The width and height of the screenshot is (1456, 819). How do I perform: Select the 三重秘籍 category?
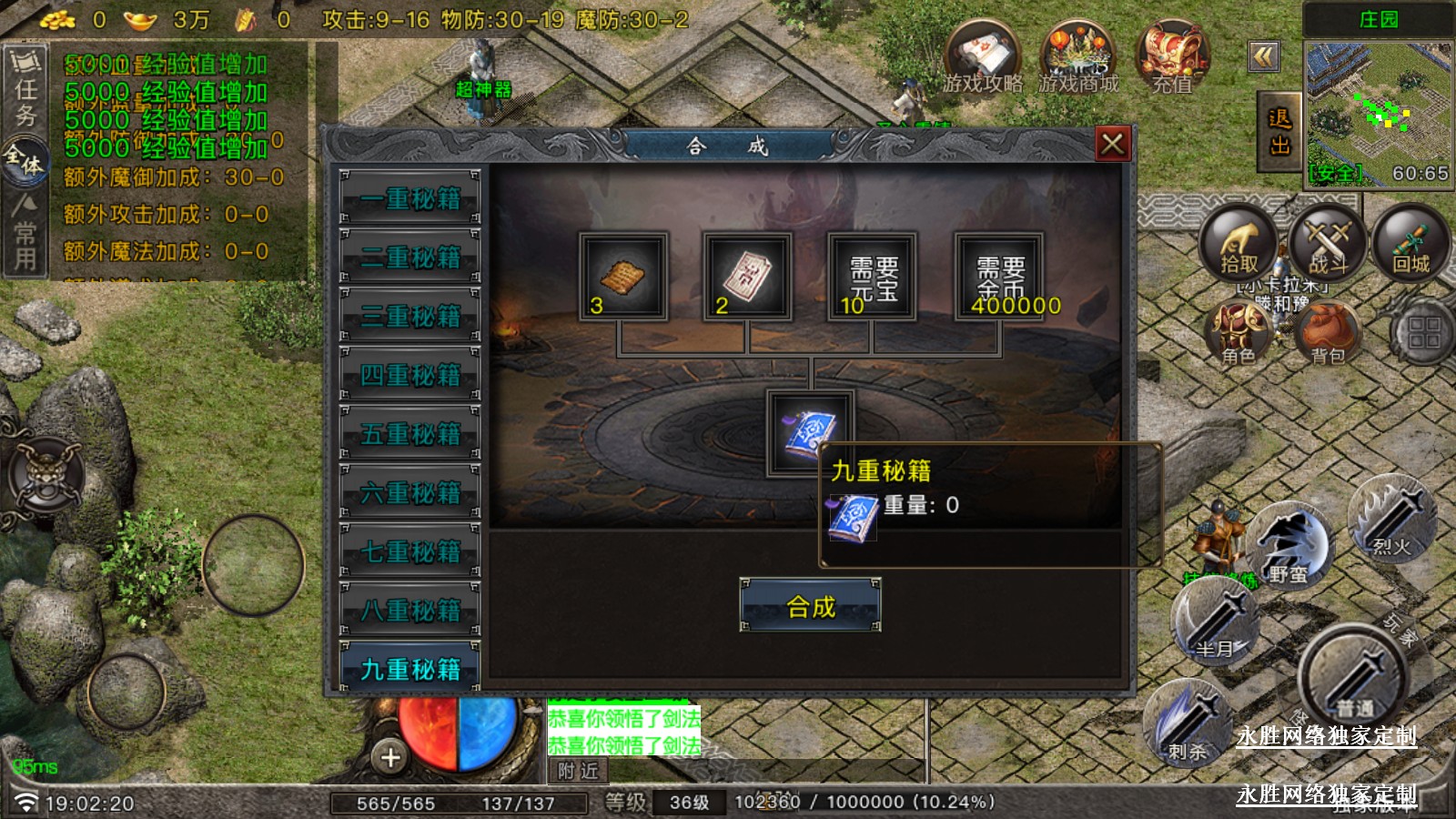(409, 316)
